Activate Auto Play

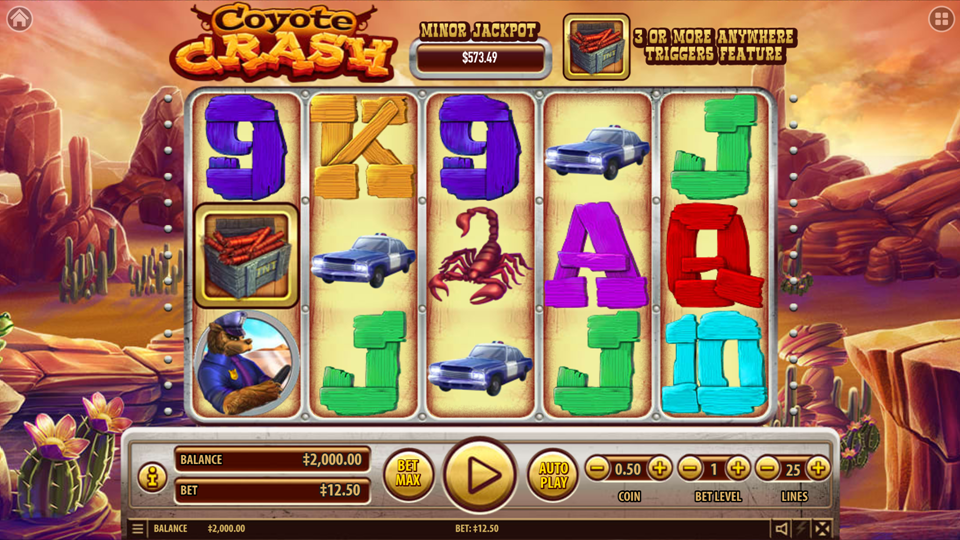click(x=553, y=474)
